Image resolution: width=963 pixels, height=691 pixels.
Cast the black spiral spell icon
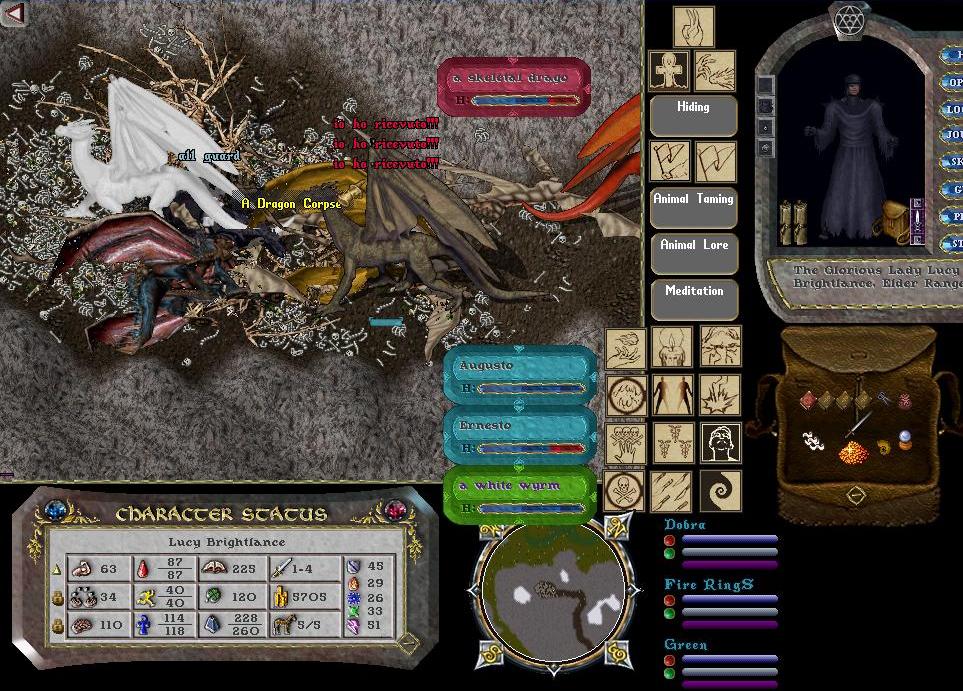pyautogui.click(x=720, y=490)
